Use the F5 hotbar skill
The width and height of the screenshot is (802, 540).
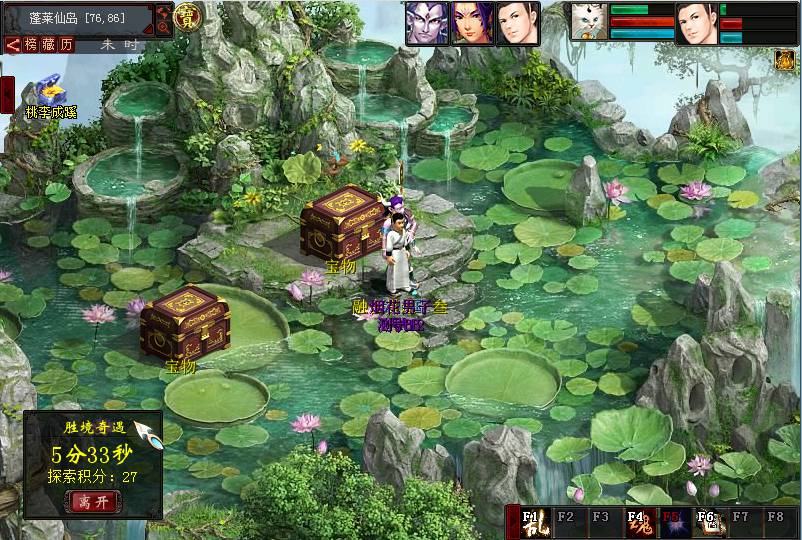[671, 523]
